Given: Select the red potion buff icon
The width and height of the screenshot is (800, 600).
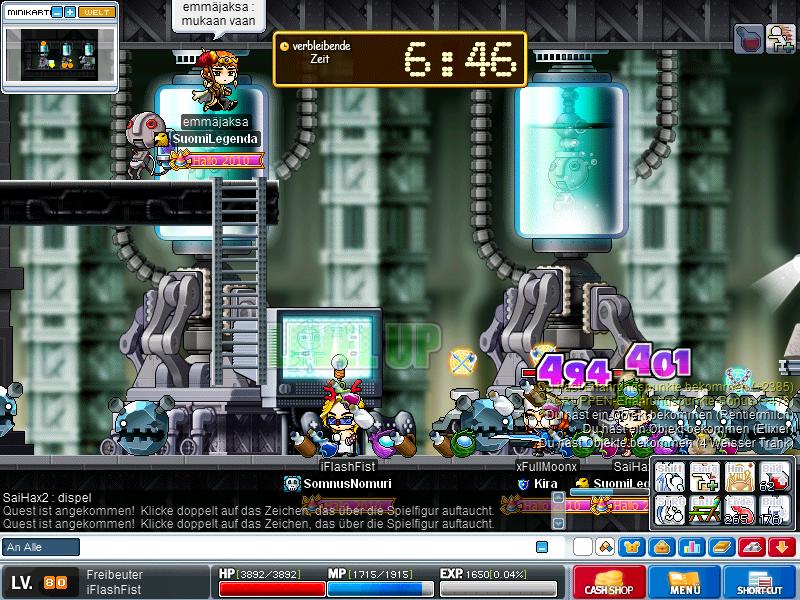Looking at the screenshot, I should click(x=750, y=39).
